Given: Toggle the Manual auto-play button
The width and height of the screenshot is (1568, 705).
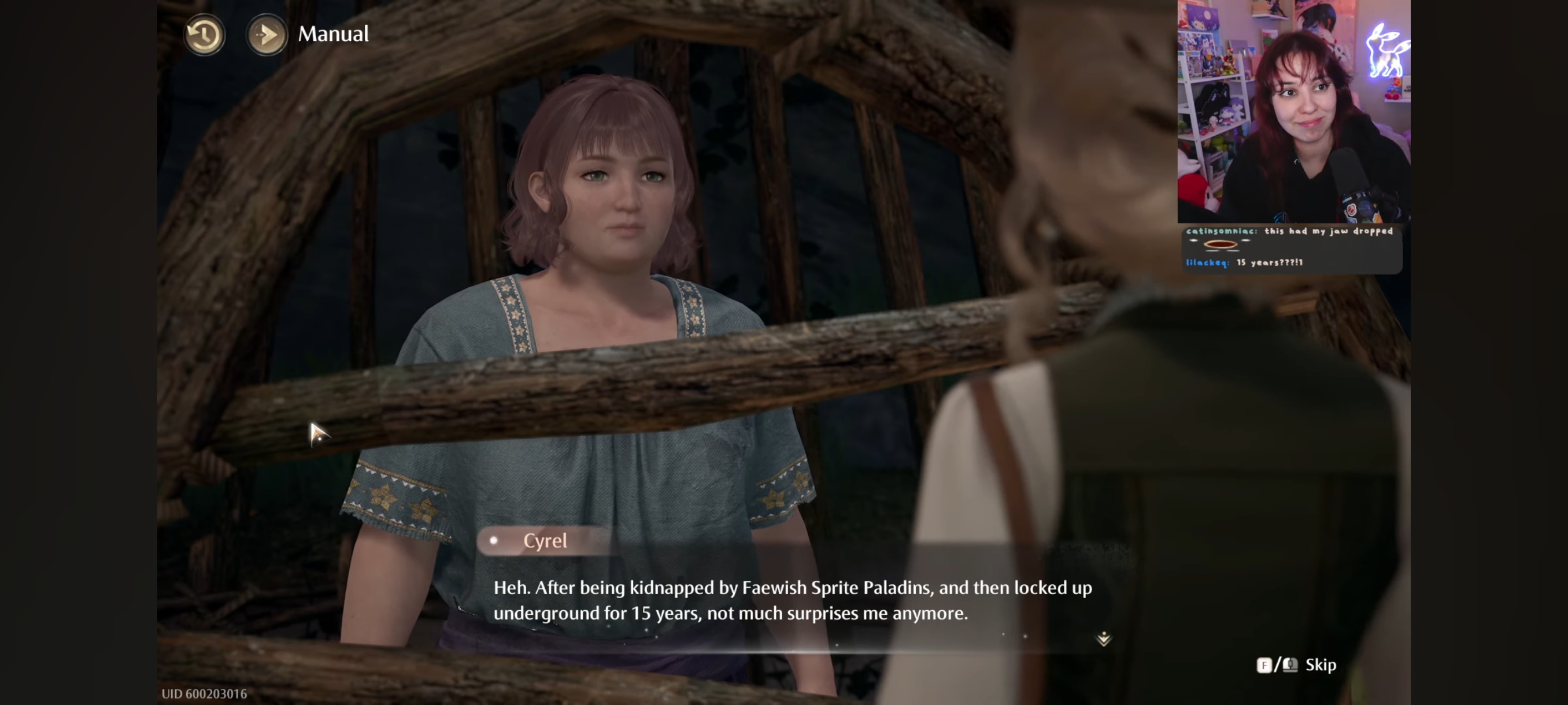Looking at the screenshot, I should [x=267, y=35].
